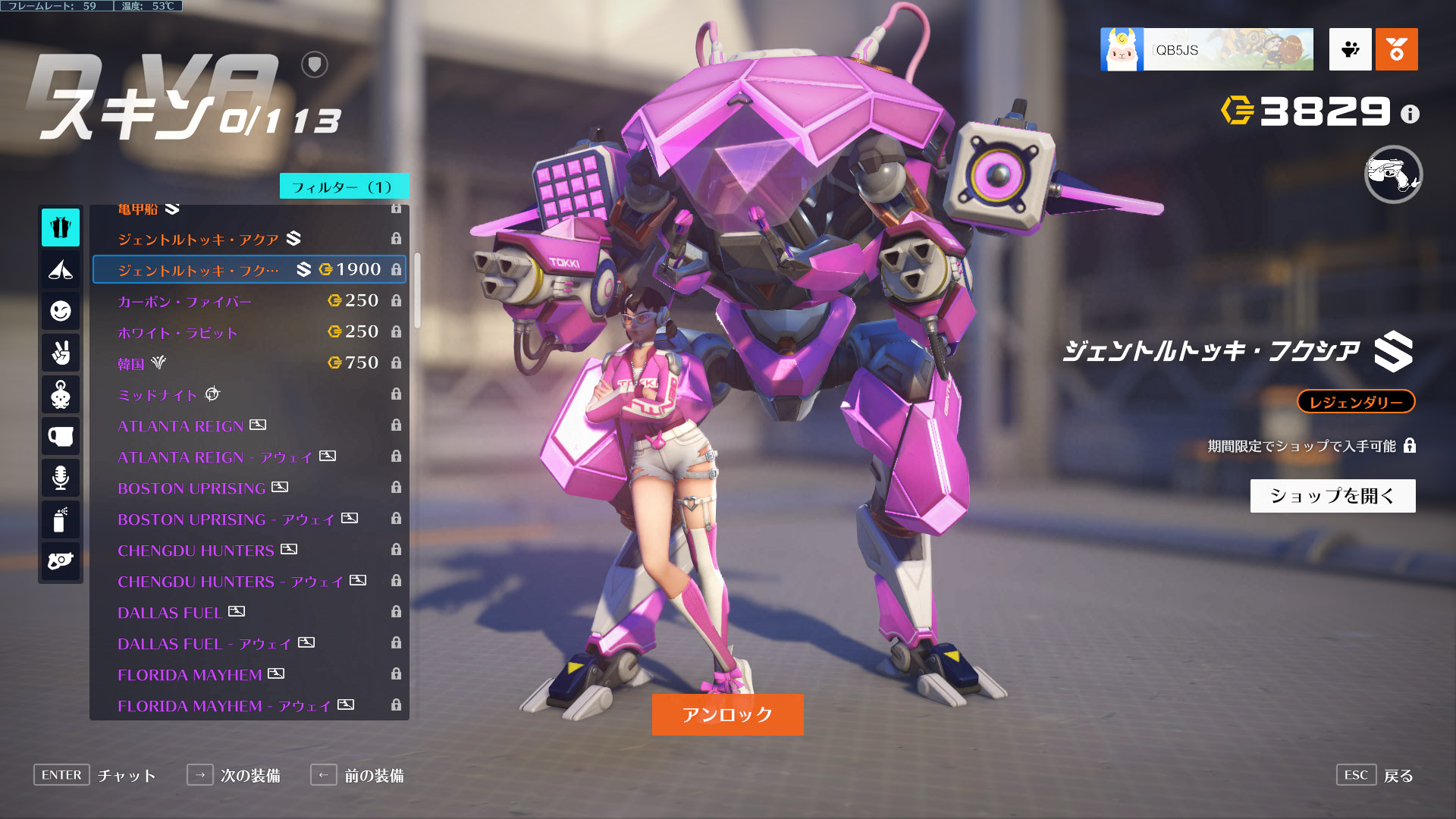Viewport: 1456px width, 819px height.
Task: Open the フィルター filter options
Action: [344, 187]
